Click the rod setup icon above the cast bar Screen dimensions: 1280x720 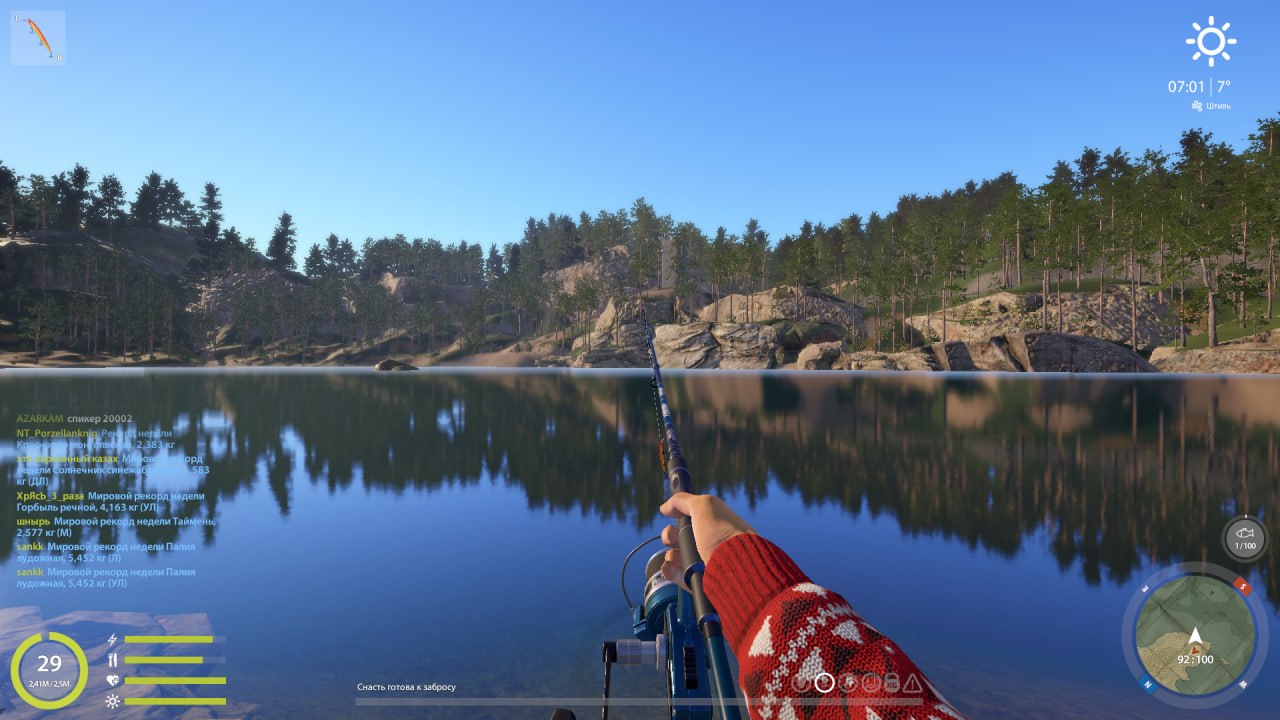coord(800,683)
